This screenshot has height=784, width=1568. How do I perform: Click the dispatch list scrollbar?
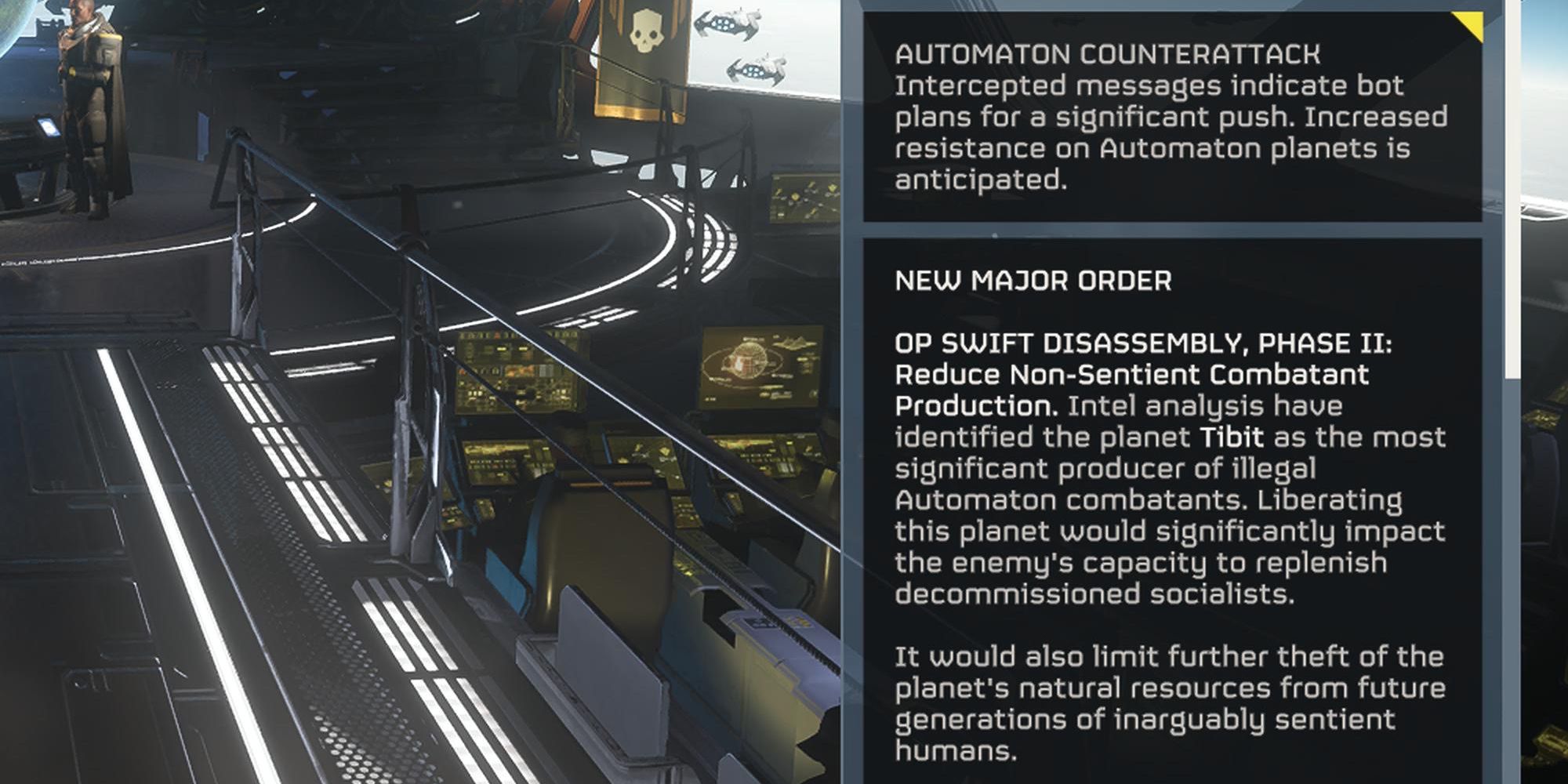pyautogui.click(x=1511, y=188)
